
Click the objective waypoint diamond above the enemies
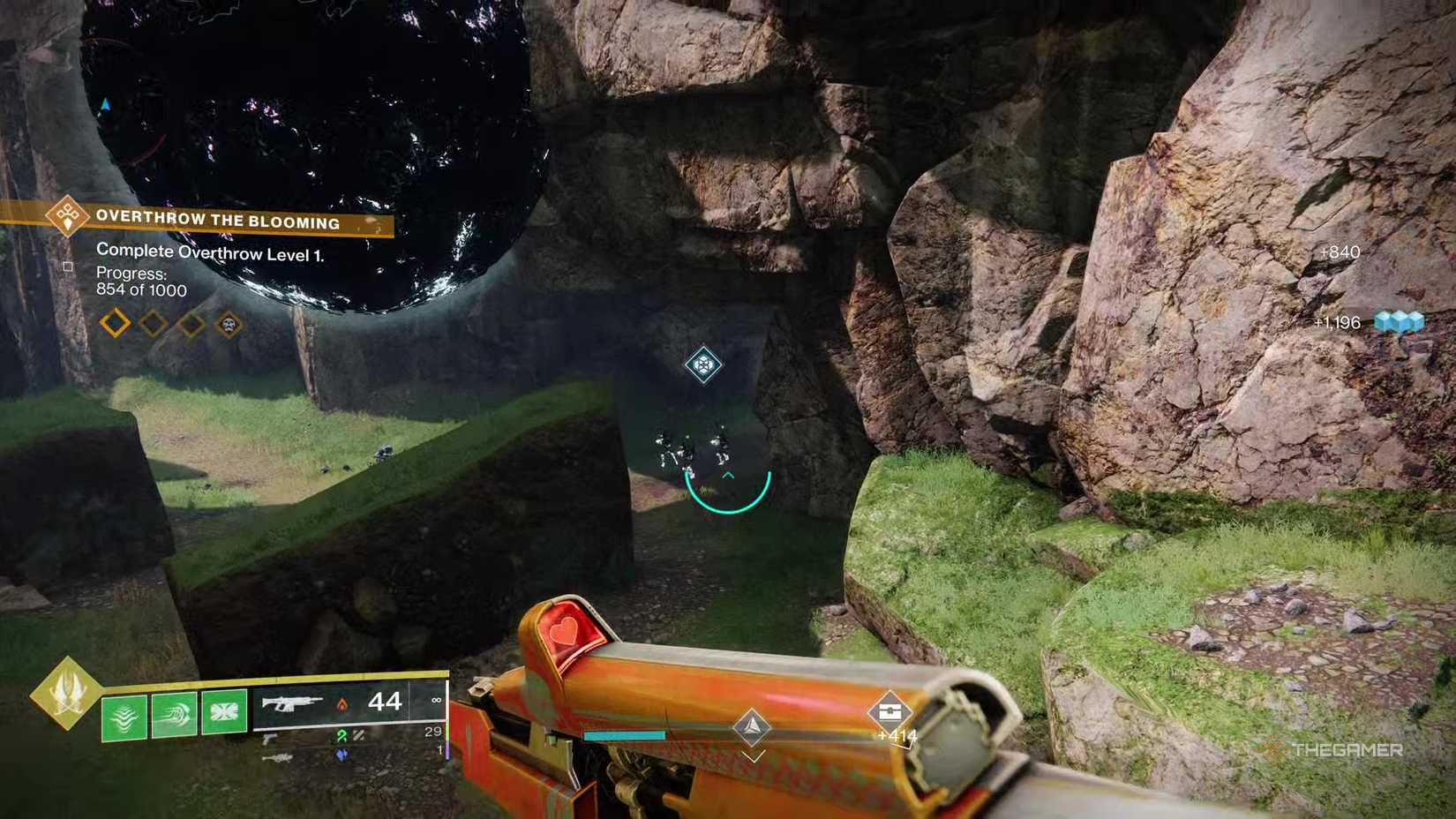coord(702,364)
